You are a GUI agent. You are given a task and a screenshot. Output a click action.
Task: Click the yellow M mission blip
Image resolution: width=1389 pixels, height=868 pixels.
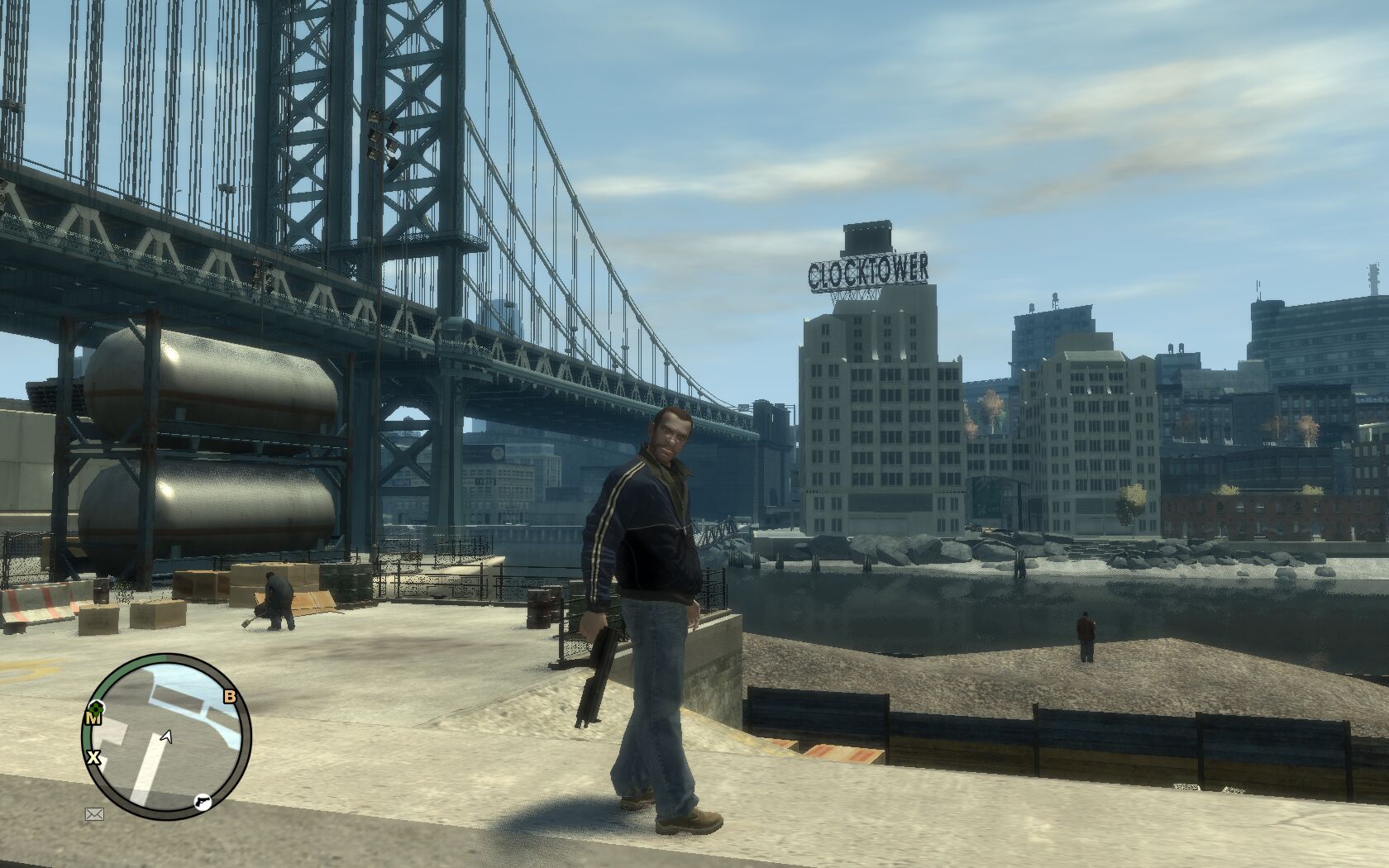point(93,719)
